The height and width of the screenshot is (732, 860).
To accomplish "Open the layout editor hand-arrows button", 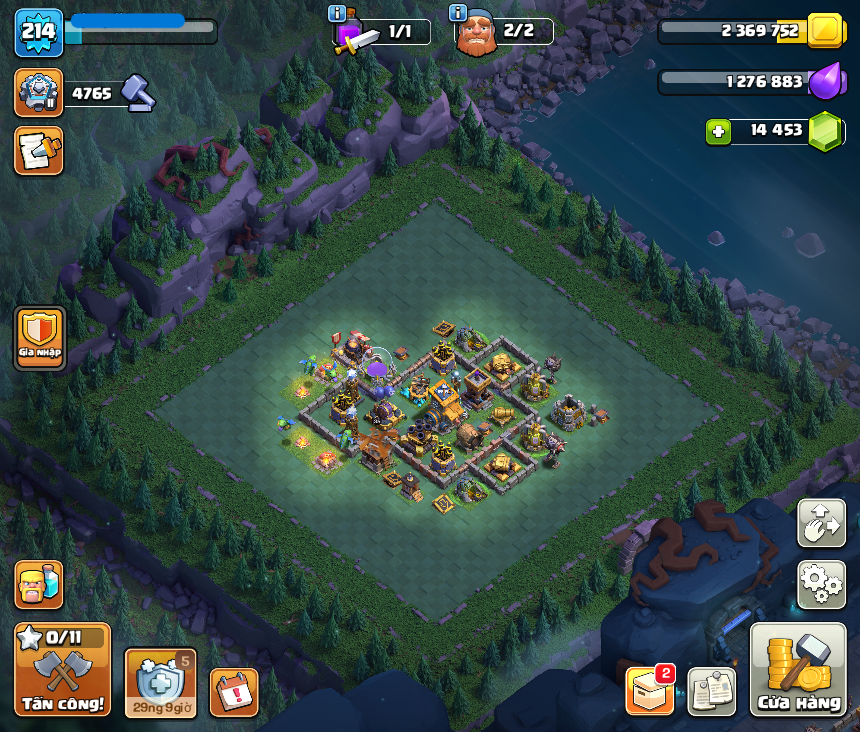I will point(821,523).
